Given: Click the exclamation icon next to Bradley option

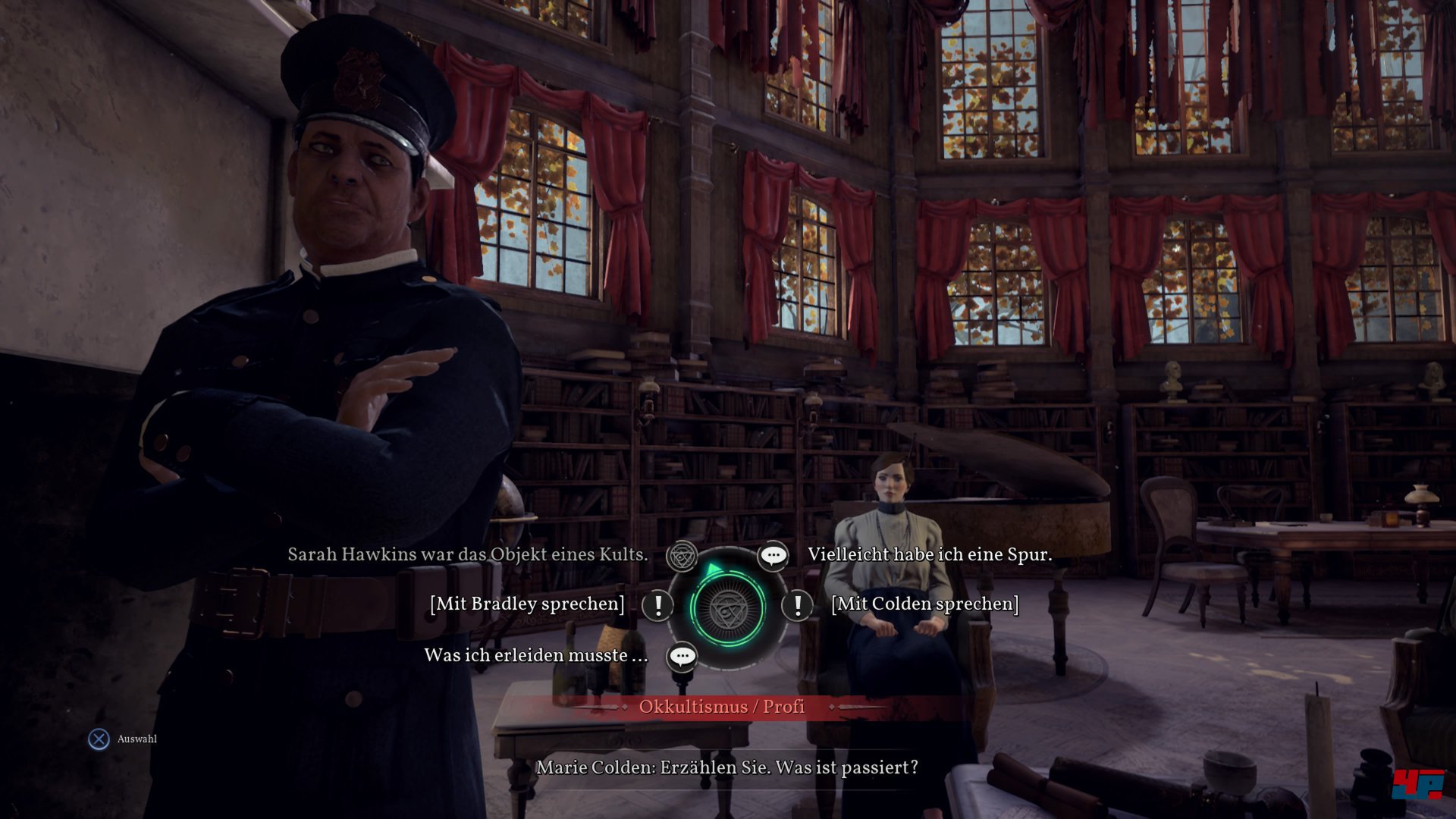Looking at the screenshot, I should pyautogui.click(x=657, y=604).
